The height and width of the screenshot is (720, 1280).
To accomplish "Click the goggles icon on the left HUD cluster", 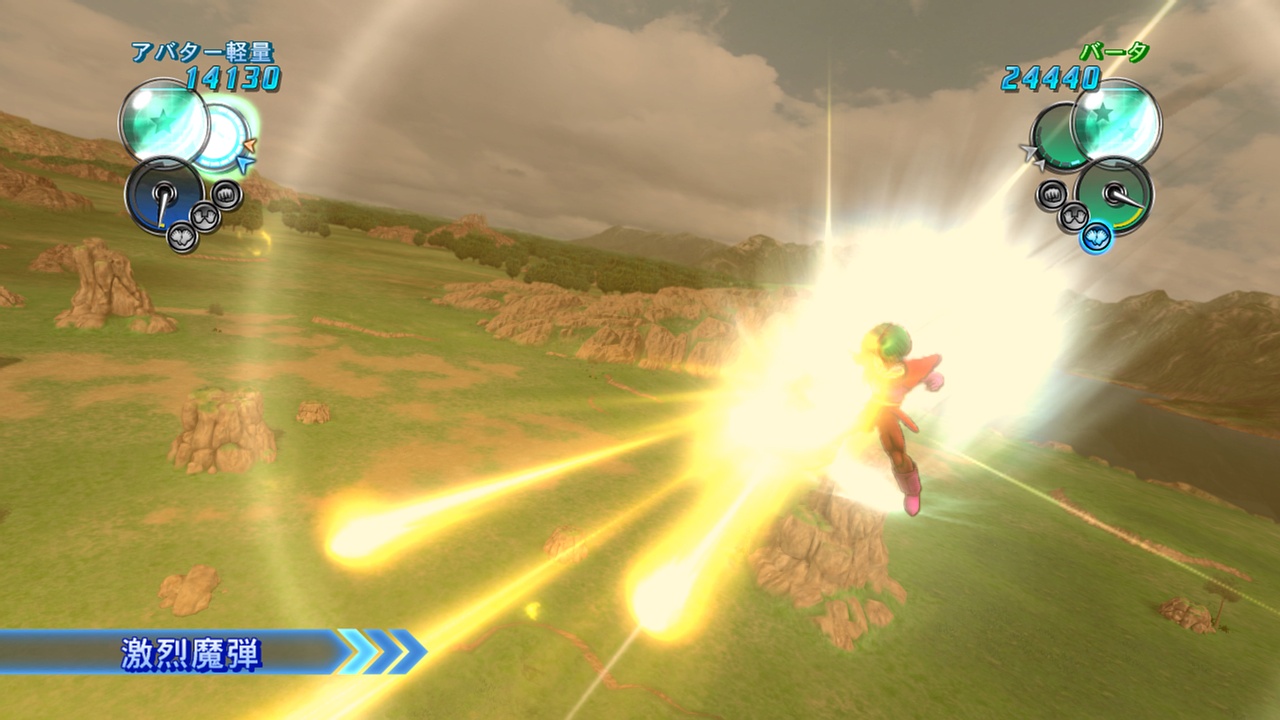I will tap(204, 214).
